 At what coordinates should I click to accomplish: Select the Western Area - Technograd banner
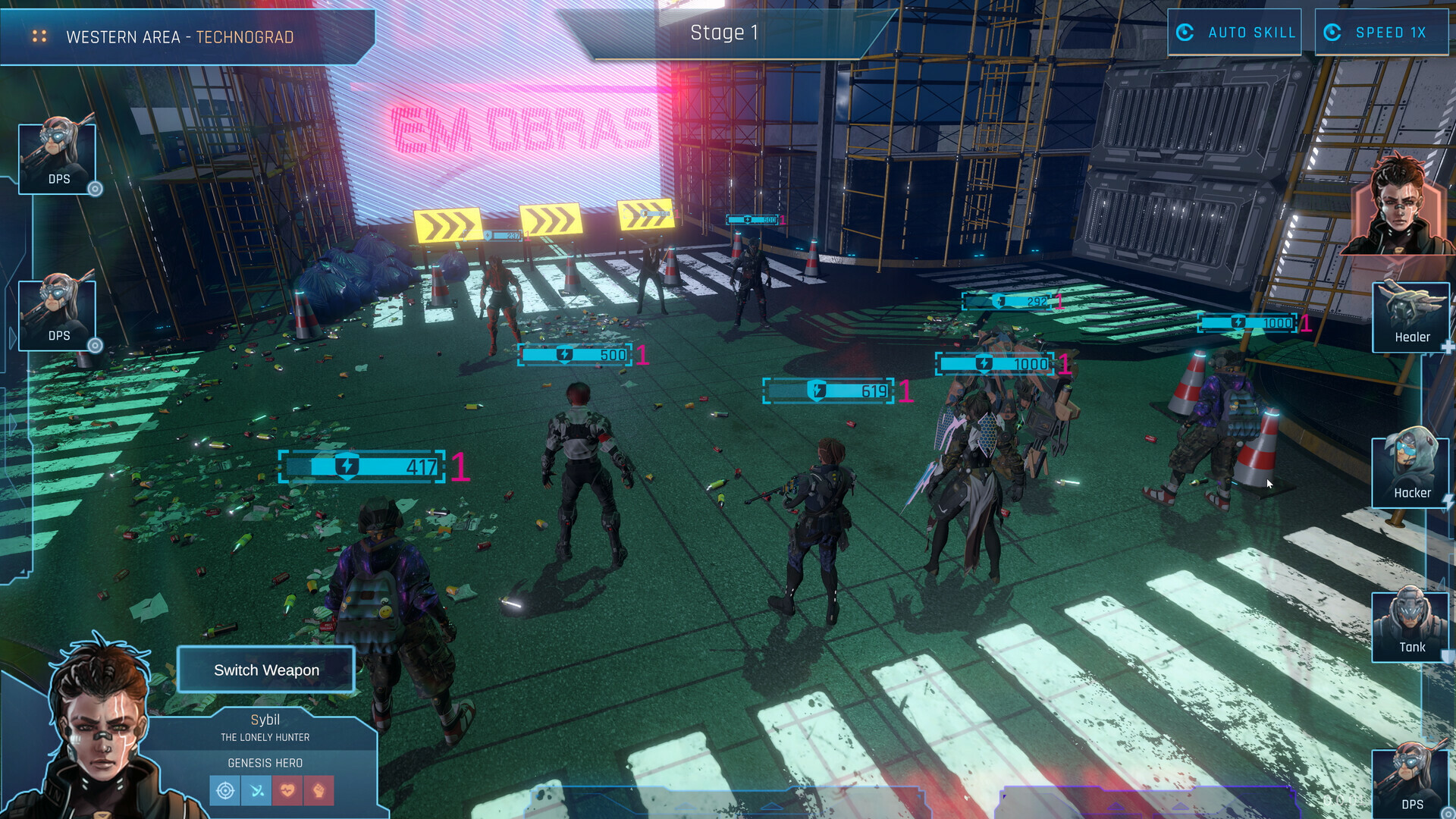coord(180,36)
